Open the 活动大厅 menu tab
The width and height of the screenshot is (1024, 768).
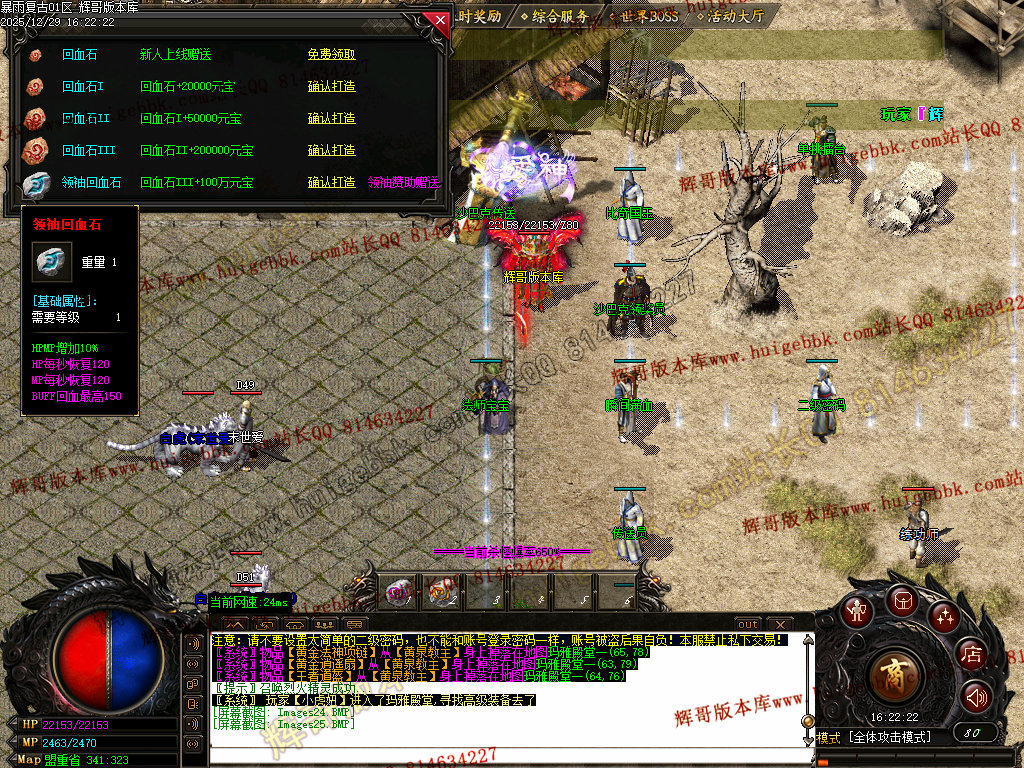point(732,16)
